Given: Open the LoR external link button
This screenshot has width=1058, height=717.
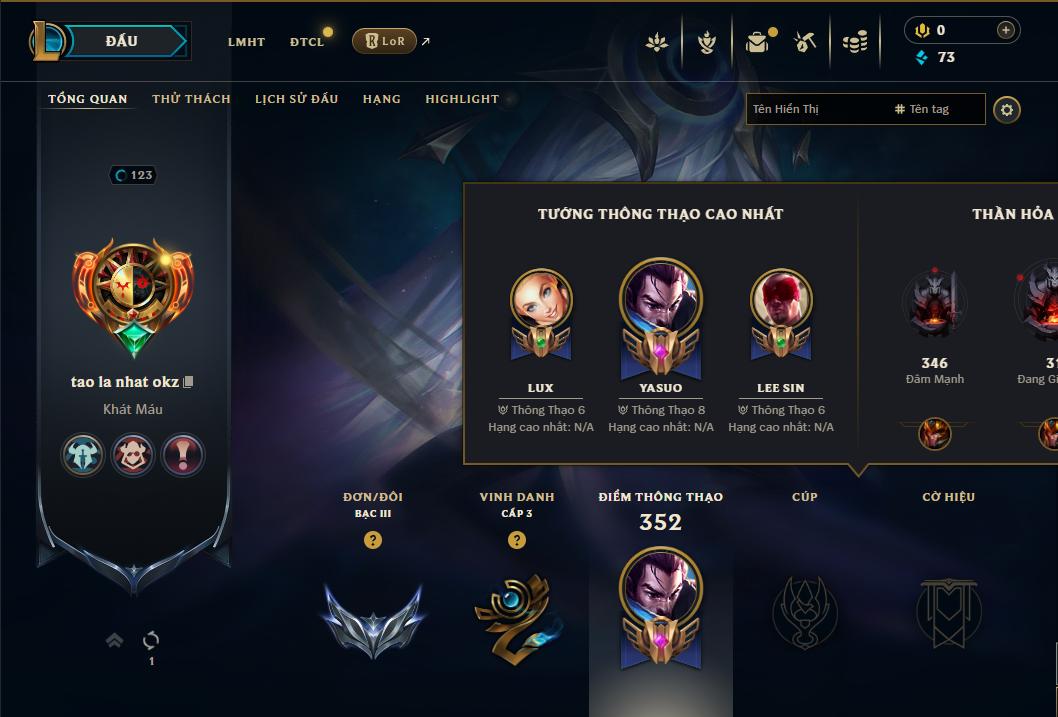Looking at the screenshot, I should 385,41.
